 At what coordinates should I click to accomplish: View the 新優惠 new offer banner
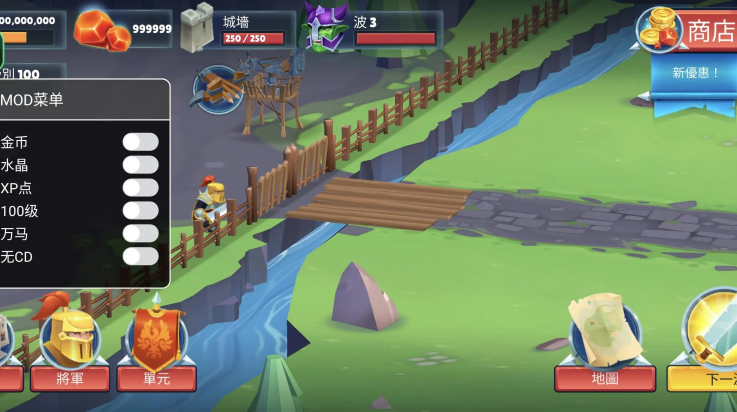pos(696,73)
